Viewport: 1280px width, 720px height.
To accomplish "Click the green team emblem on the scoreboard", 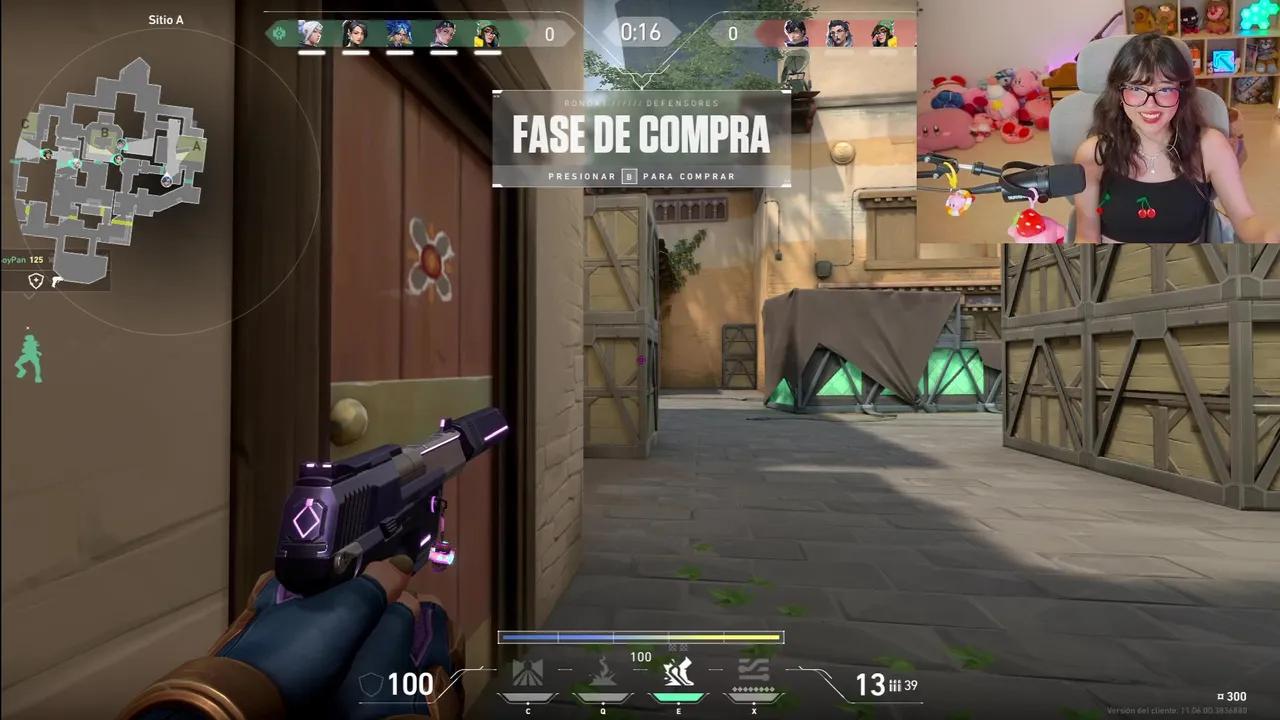I will click(x=279, y=34).
